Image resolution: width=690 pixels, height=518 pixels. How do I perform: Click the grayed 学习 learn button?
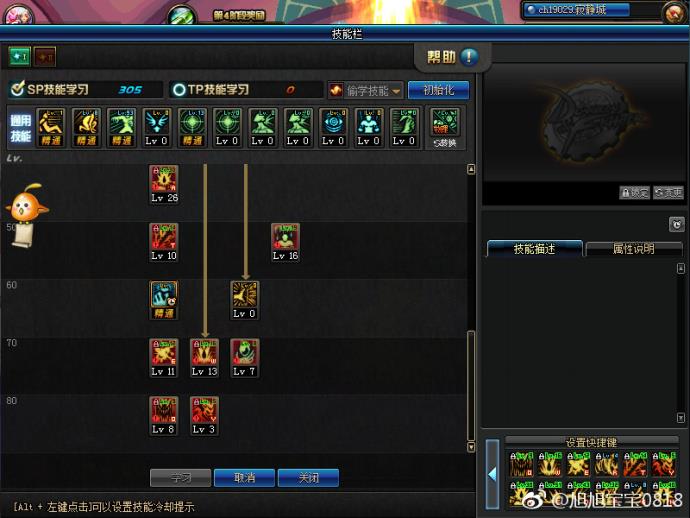[x=181, y=478]
